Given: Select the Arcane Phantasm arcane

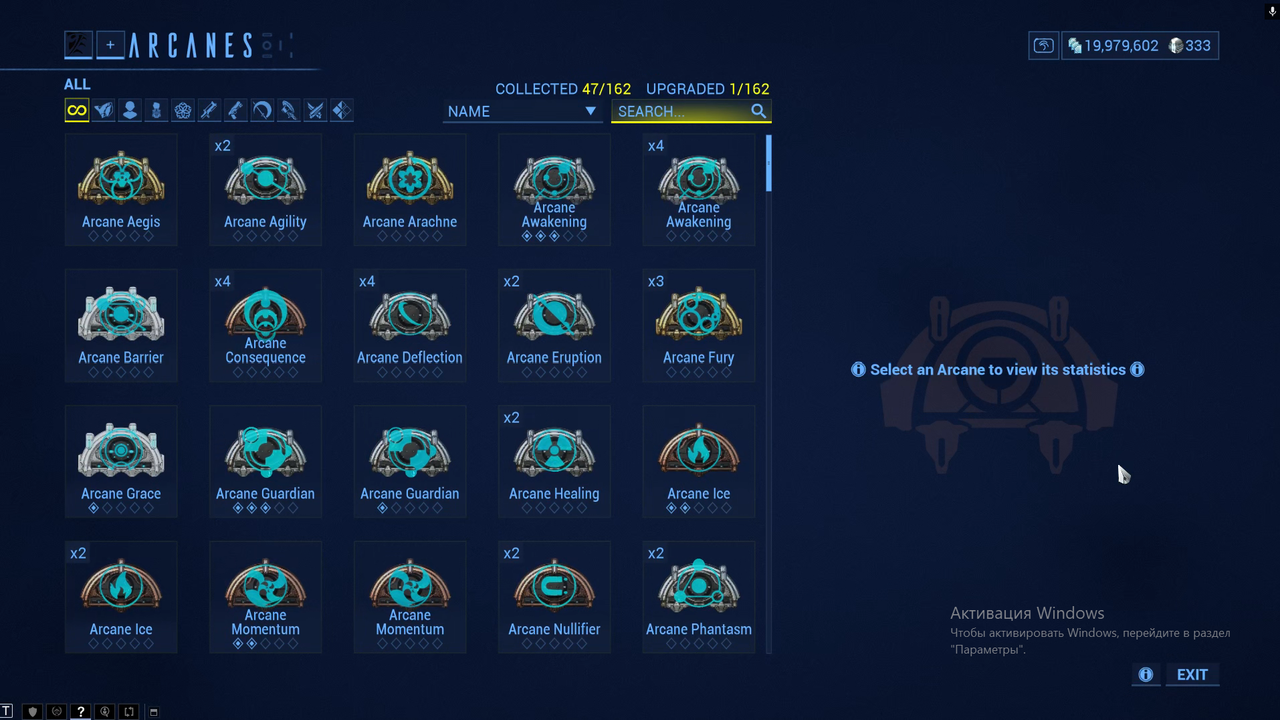Looking at the screenshot, I should pos(698,597).
